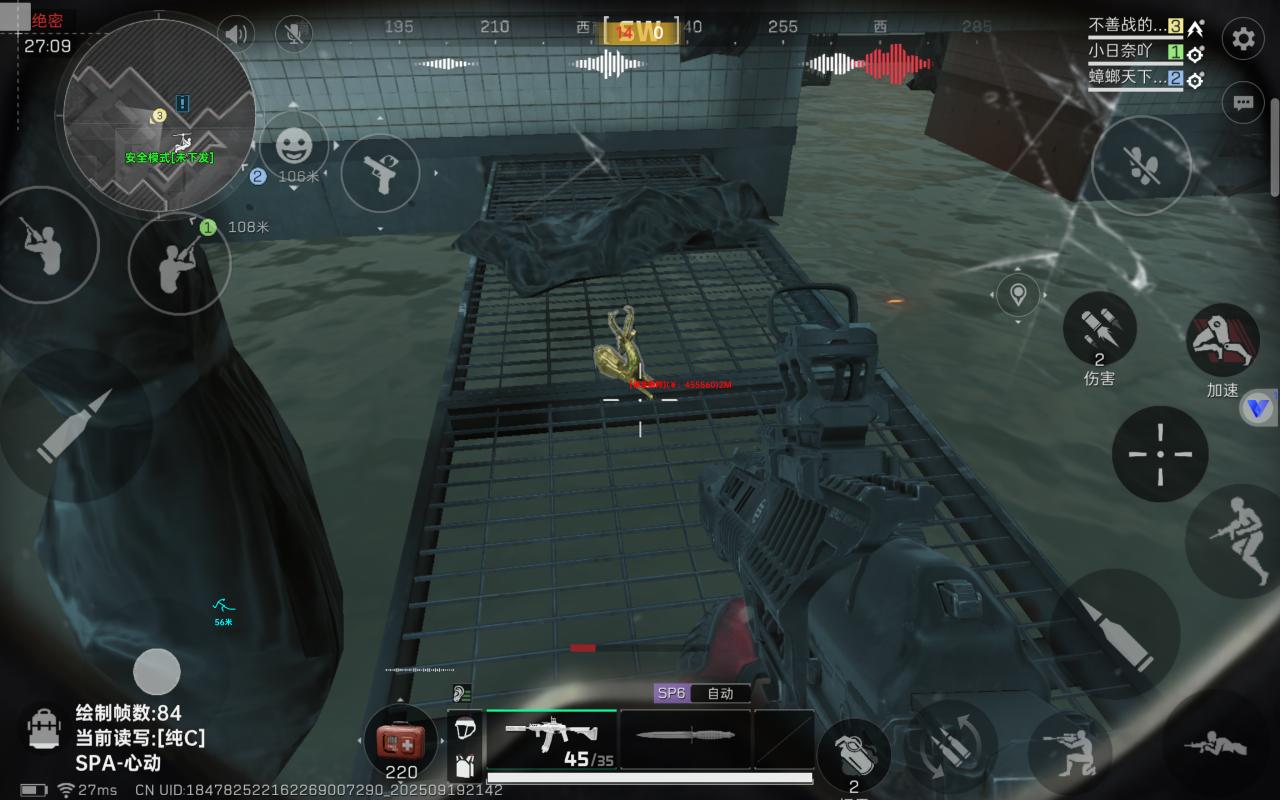Viewport: 1280px width, 800px height.
Task: Tap the pistol quick-switch button
Action: 380,172
